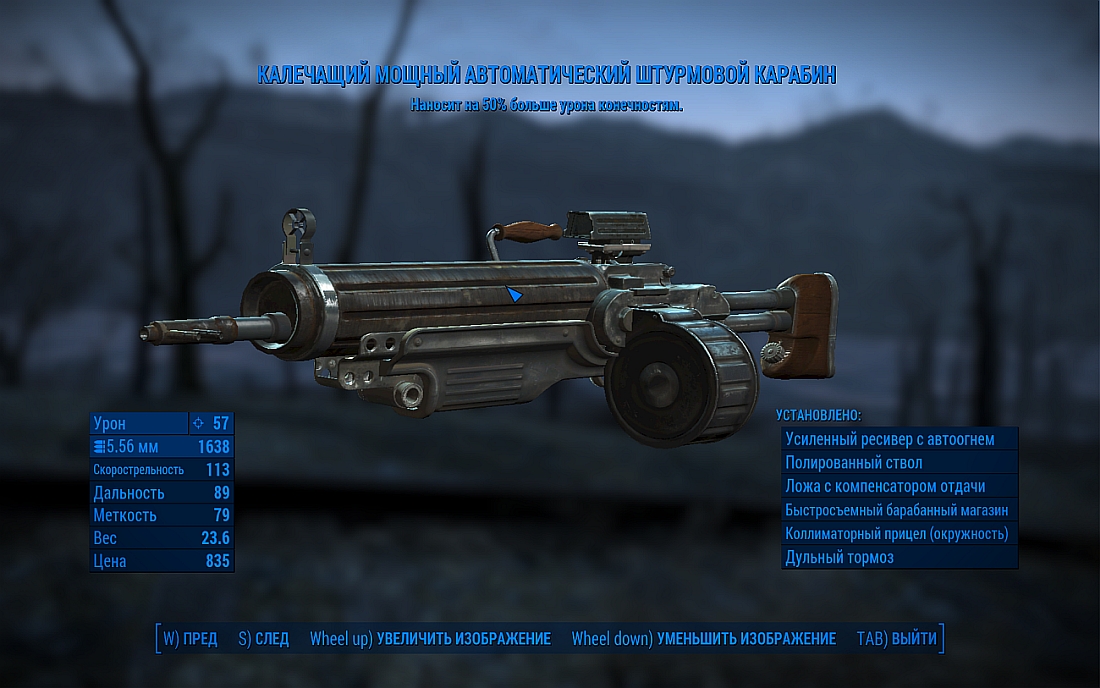
Task: Choose the Коллиматорный прицел (окружность) entry
Action: pyautogui.click(x=898, y=534)
